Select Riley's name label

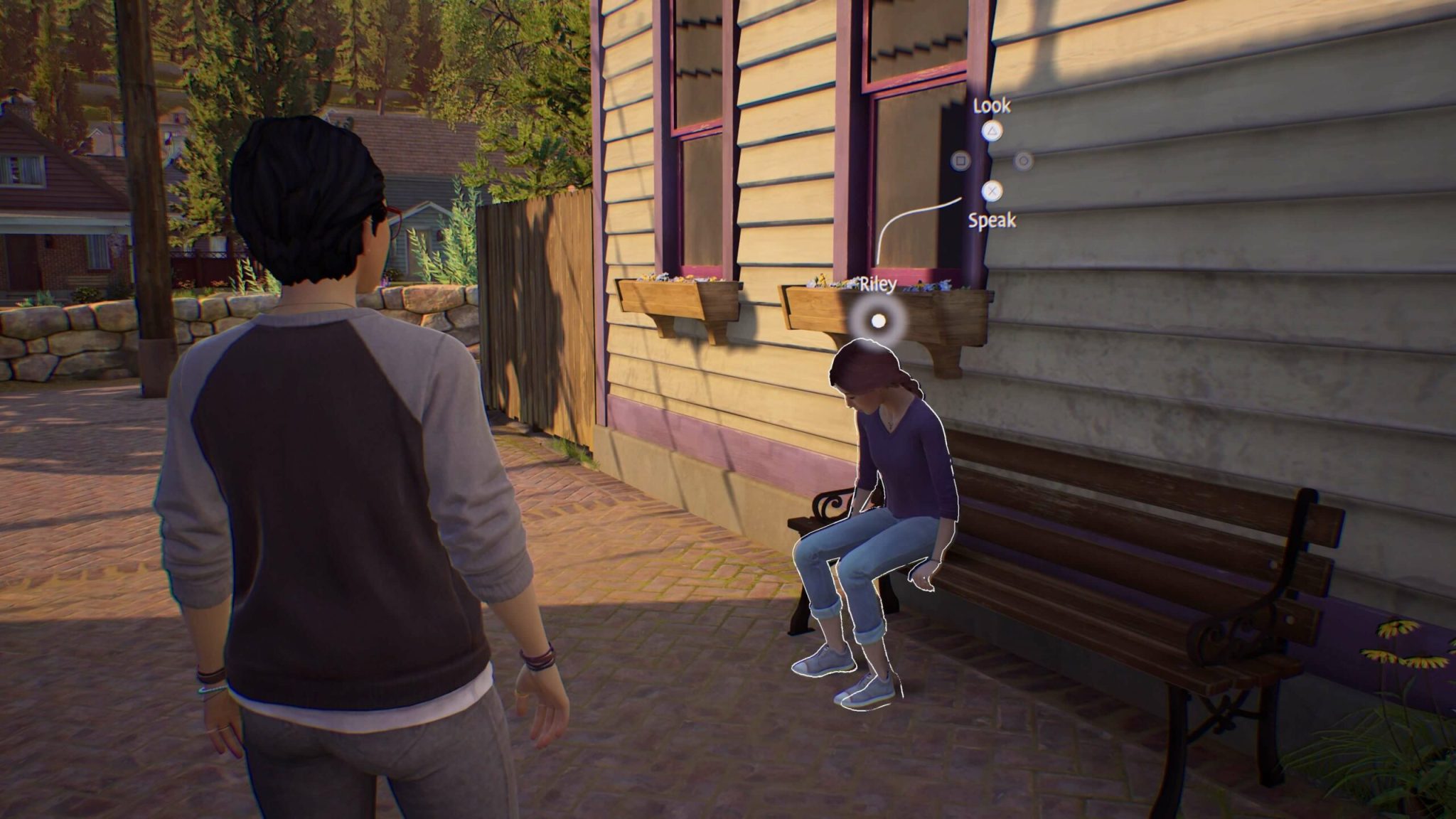(876, 283)
